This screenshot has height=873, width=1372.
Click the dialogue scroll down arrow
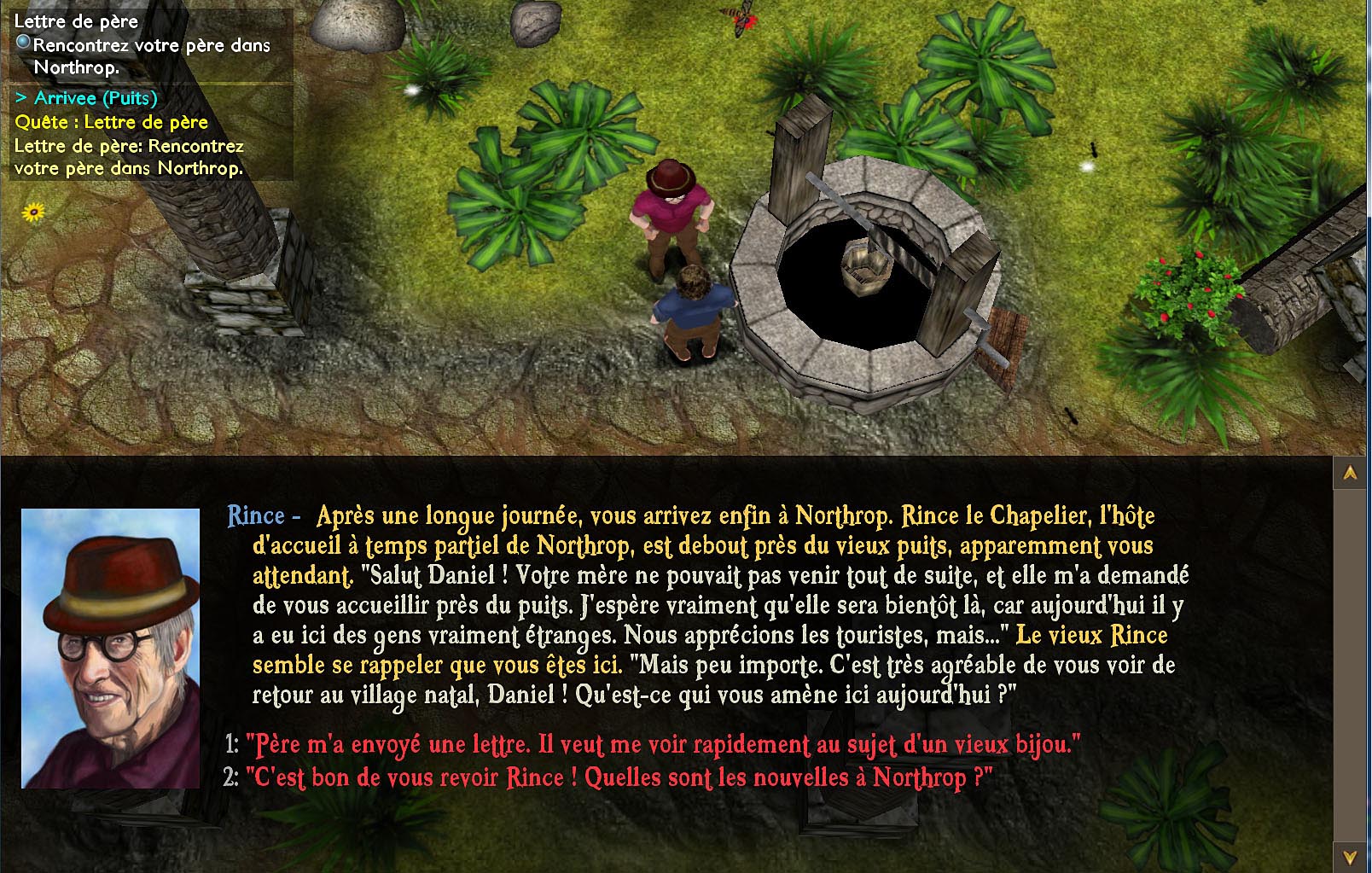(1350, 856)
